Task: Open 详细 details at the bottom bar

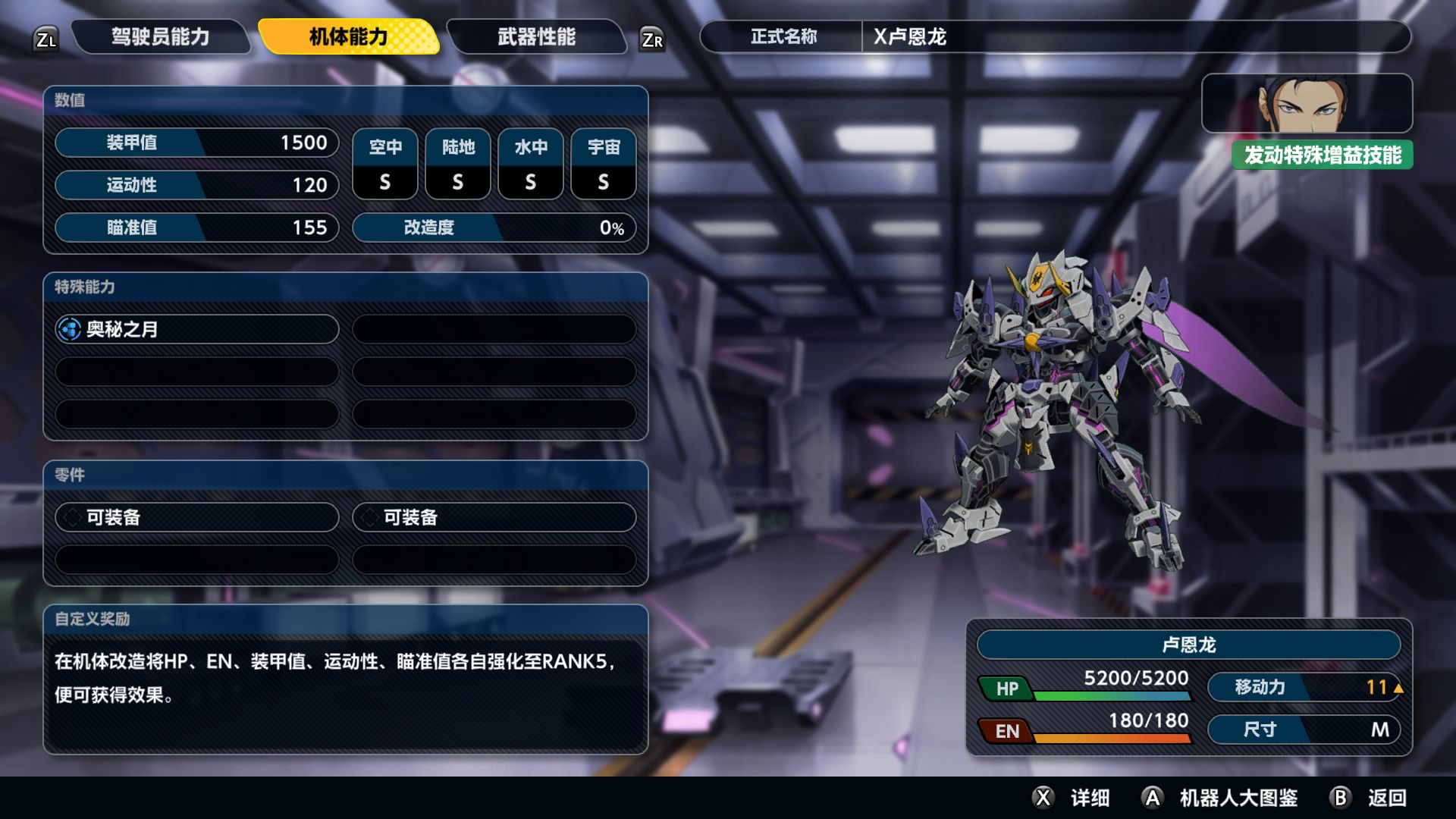Action: click(1072, 798)
